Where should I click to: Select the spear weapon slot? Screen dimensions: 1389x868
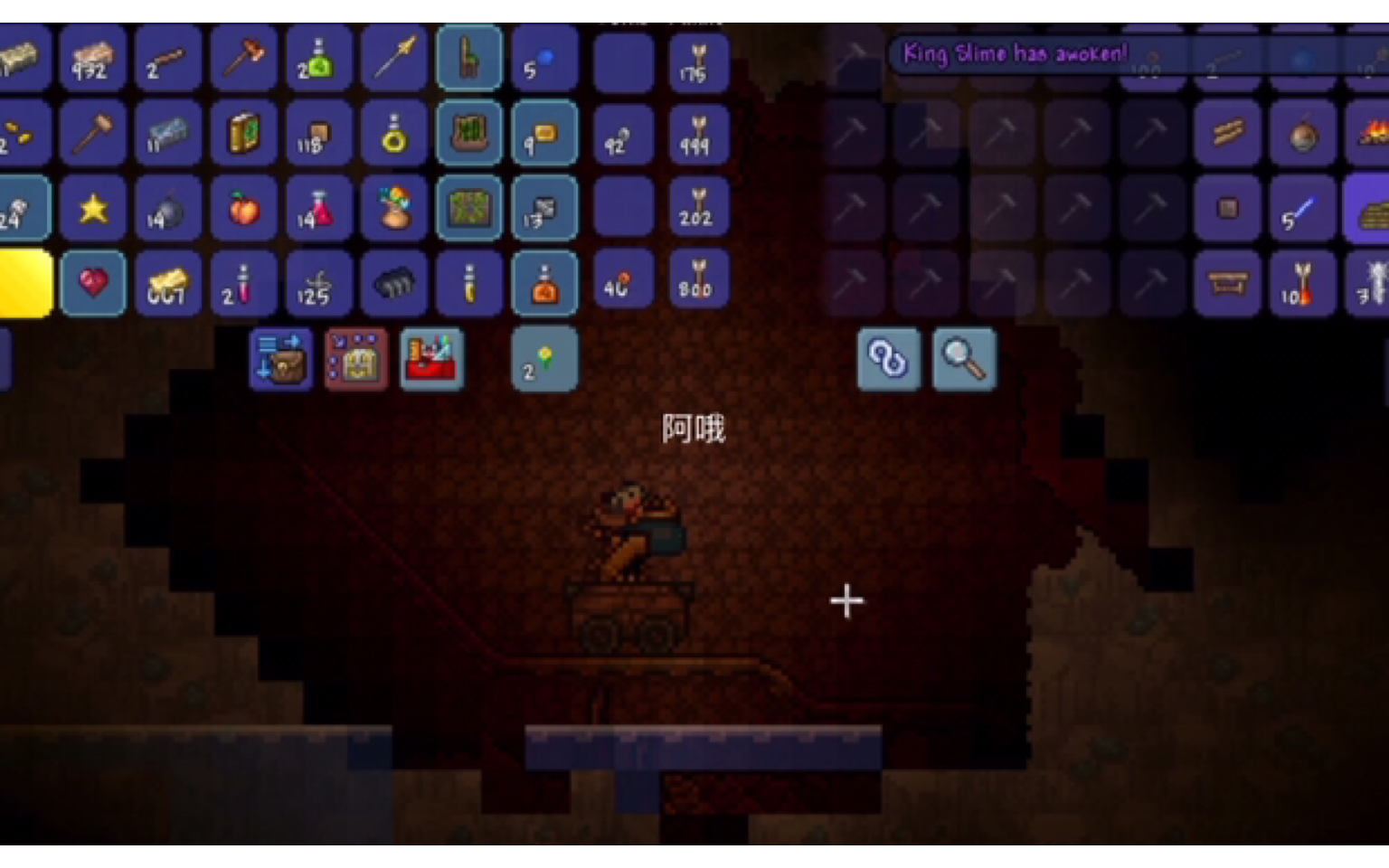coord(395,59)
